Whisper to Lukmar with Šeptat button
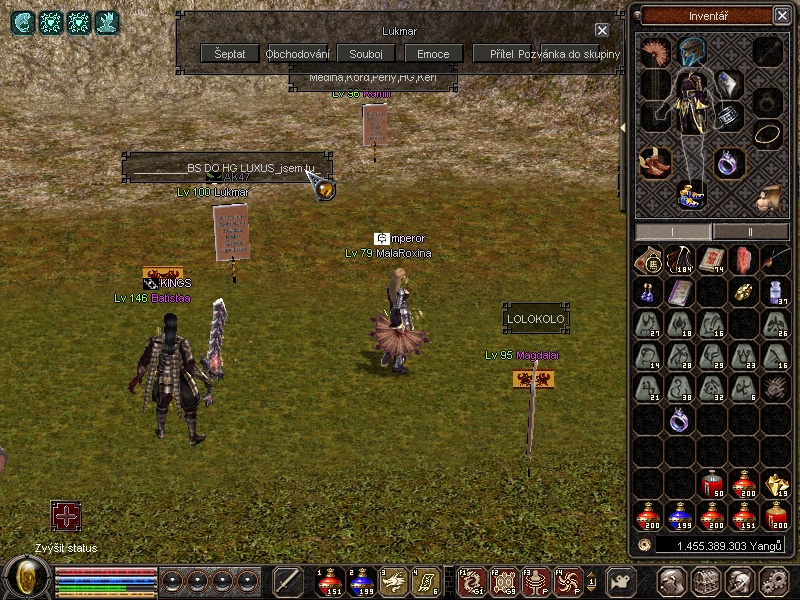The width and height of the screenshot is (800, 600). [230, 54]
